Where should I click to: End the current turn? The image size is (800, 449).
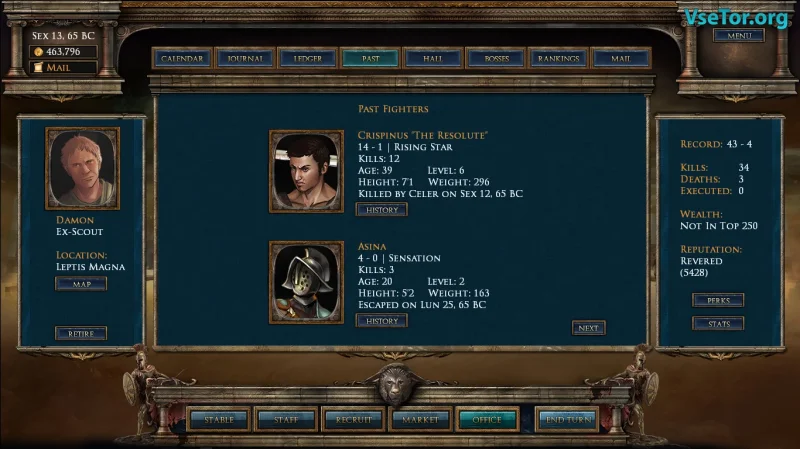tap(567, 420)
